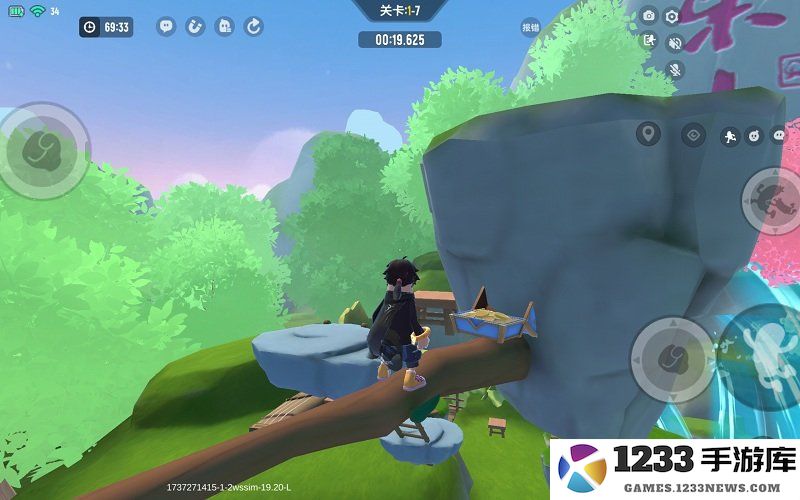Select the running figure action icon
This screenshot has width=800, height=500.
coord(729,135)
